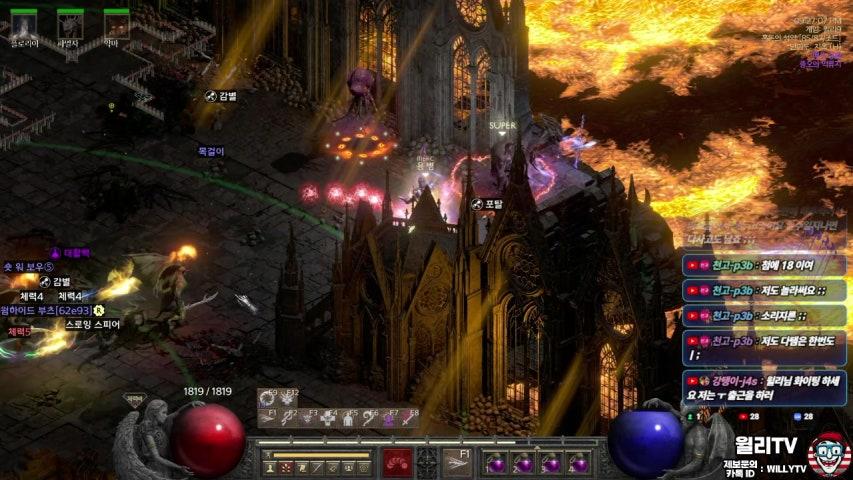
Task: Use the first purple potion in the belt
Action: pos(497,464)
